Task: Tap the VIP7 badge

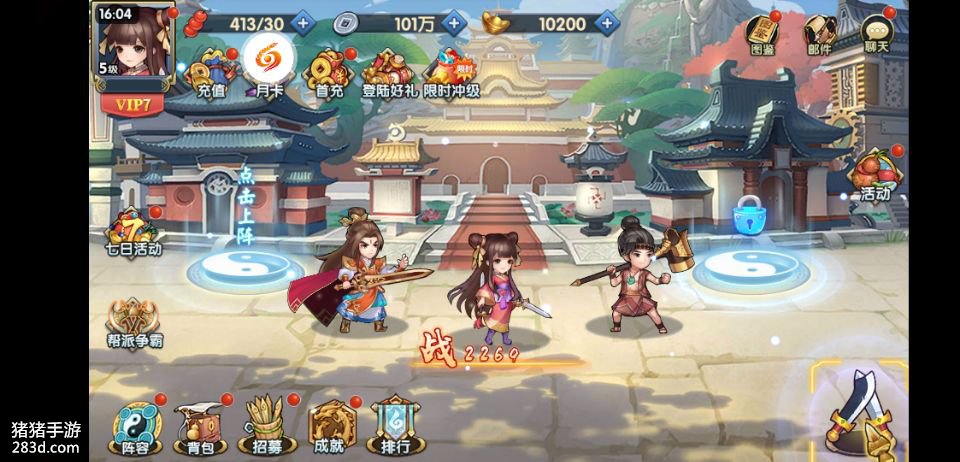Action: coord(133,102)
